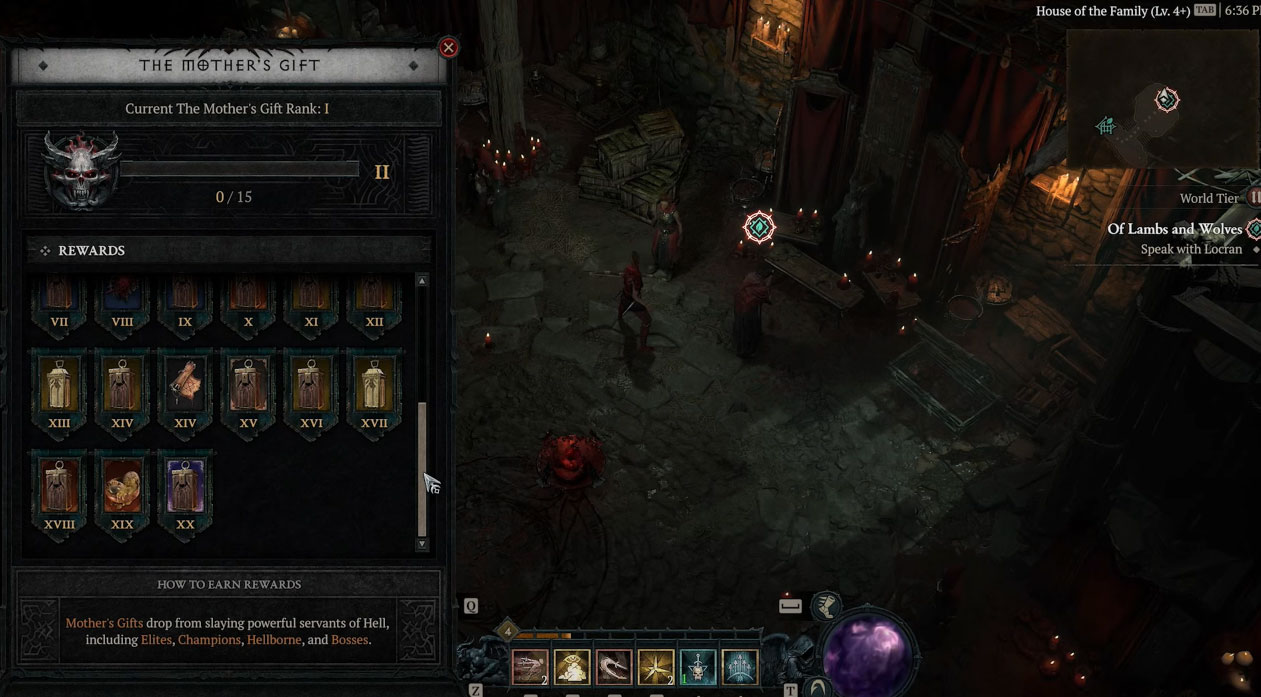Select the rank XVIII cache reward
This screenshot has height=697, width=1261.
tap(59, 484)
